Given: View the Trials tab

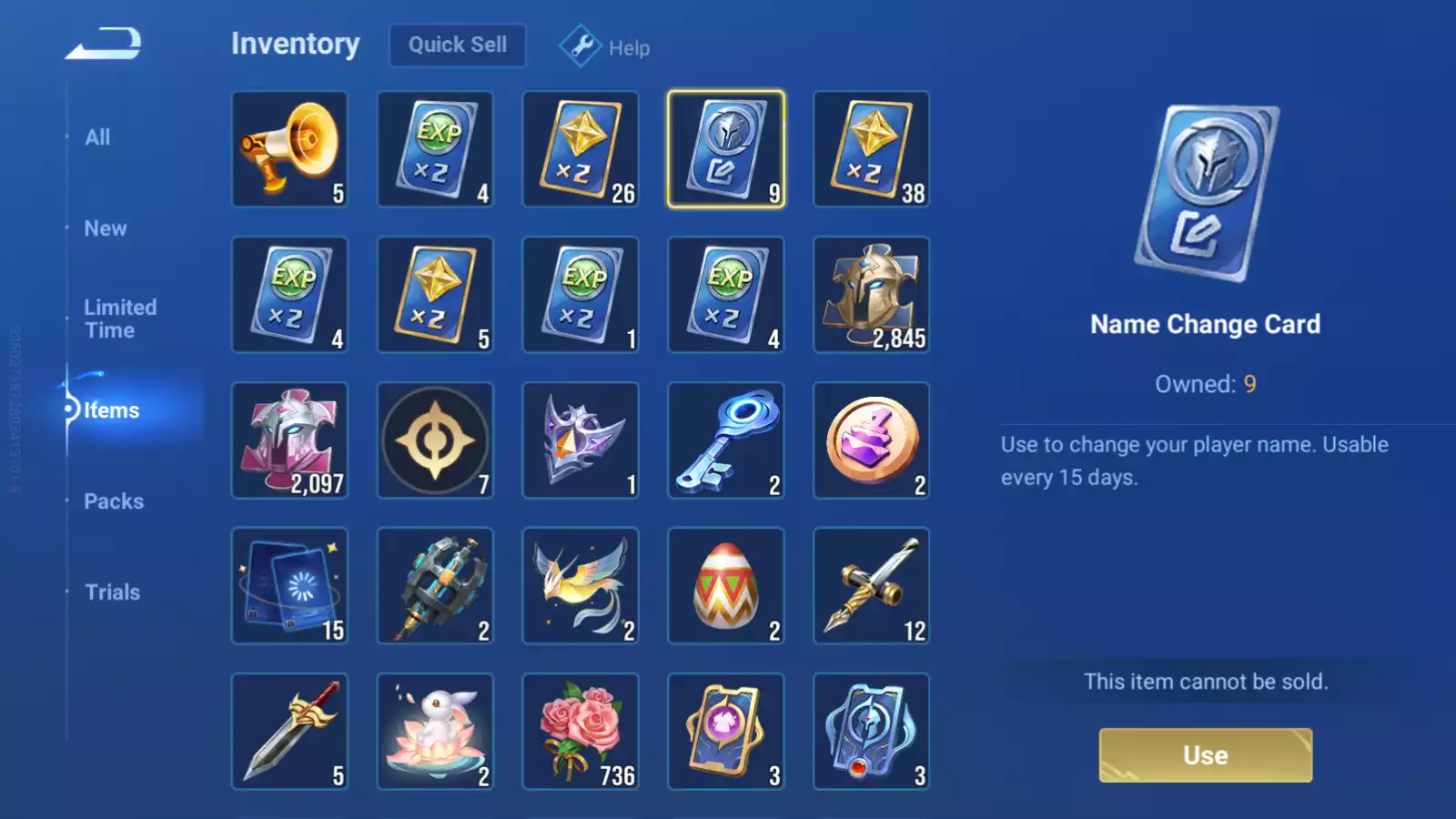Looking at the screenshot, I should (x=112, y=592).
